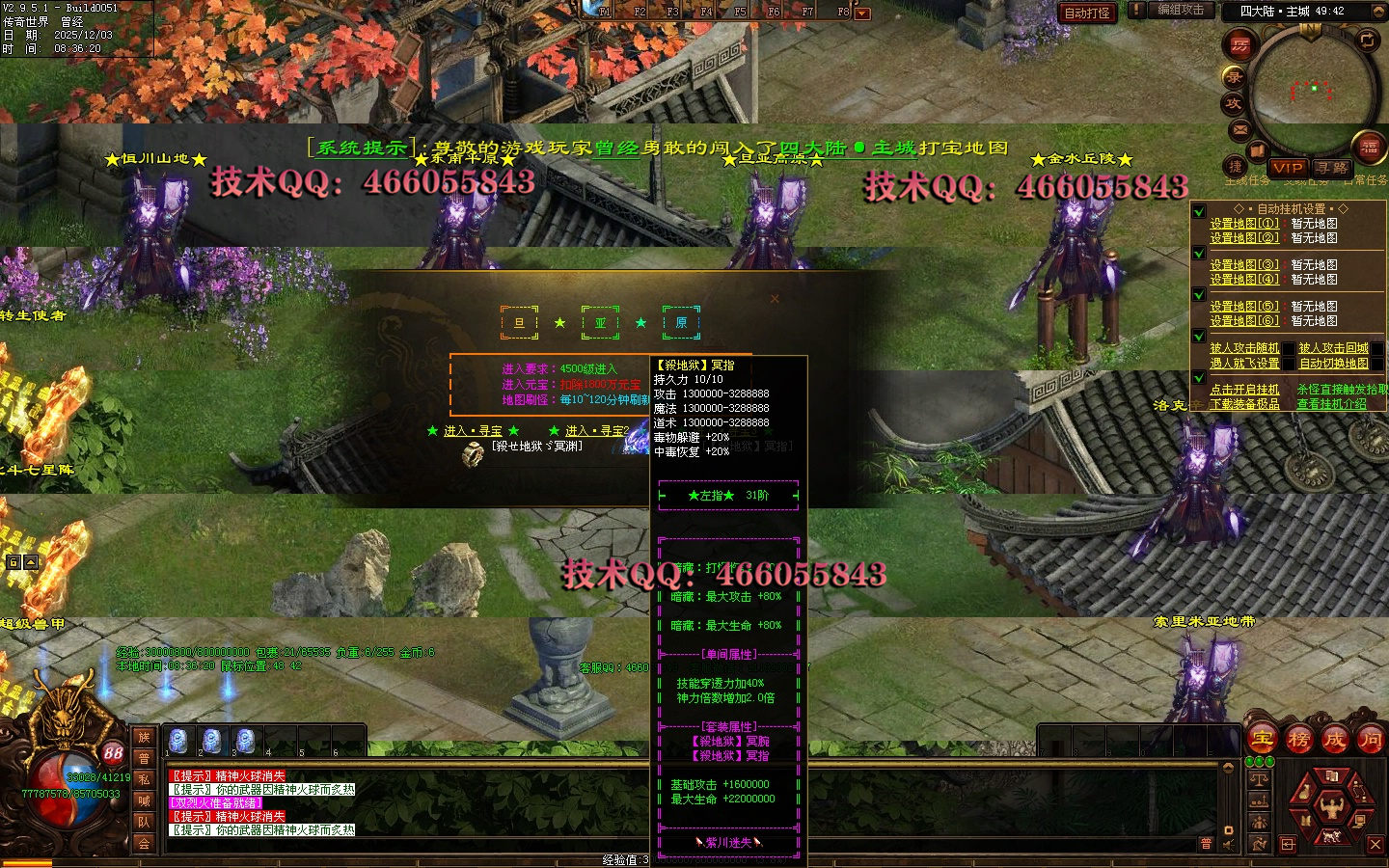View 查看挂机介绍 auto-farm guide
Image resolution: width=1389 pixels, height=868 pixels.
pos(1331,404)
